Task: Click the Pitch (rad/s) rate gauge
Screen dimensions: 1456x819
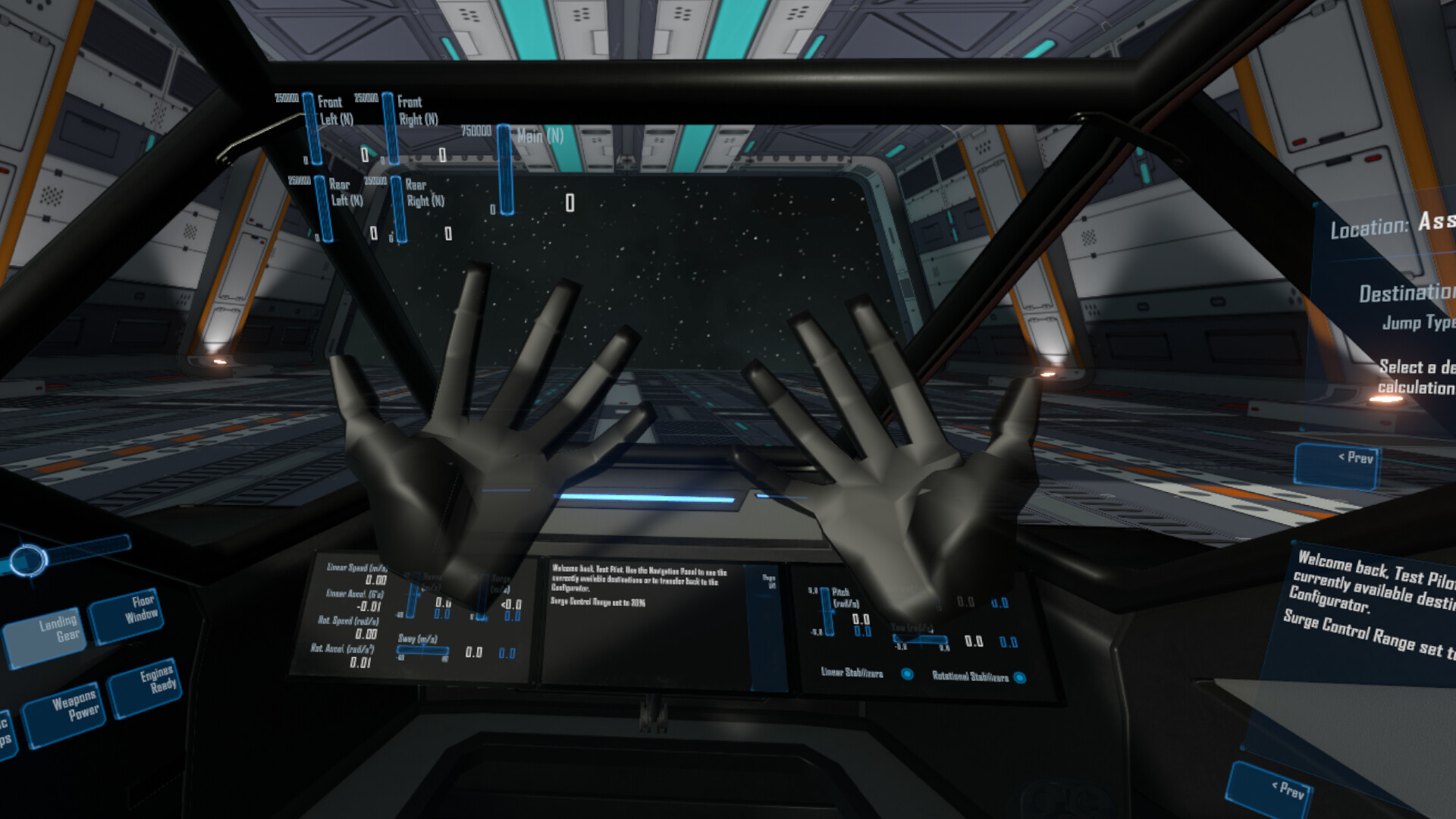Action: (828, 611)
